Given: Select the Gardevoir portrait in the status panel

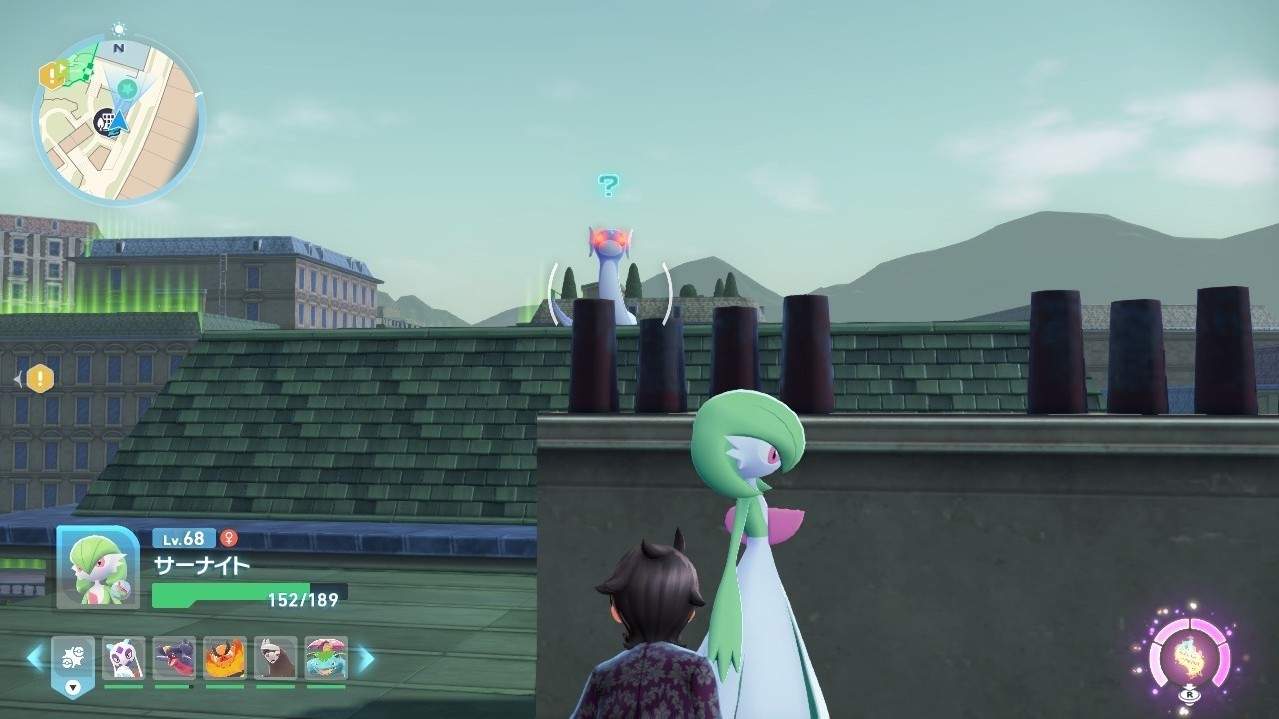Looking at the screenshot, I should [97, 566].
